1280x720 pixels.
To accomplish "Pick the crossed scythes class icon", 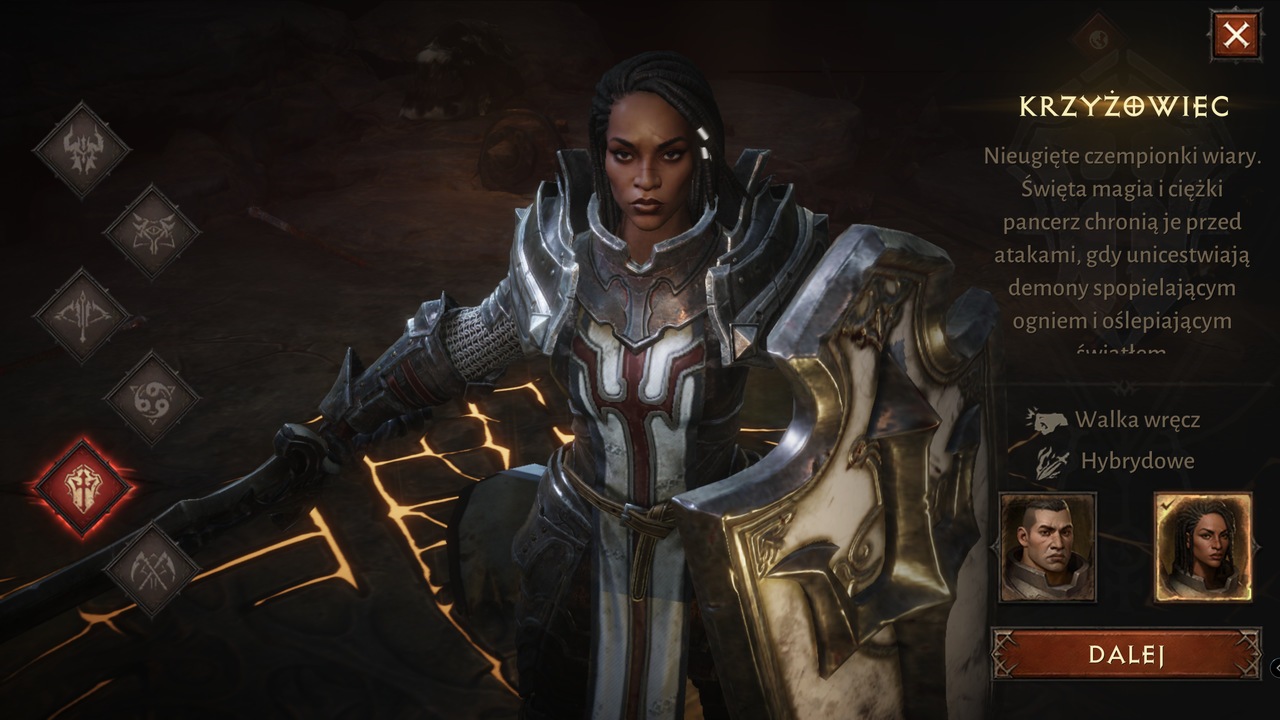I will click(x=152, y=570).
